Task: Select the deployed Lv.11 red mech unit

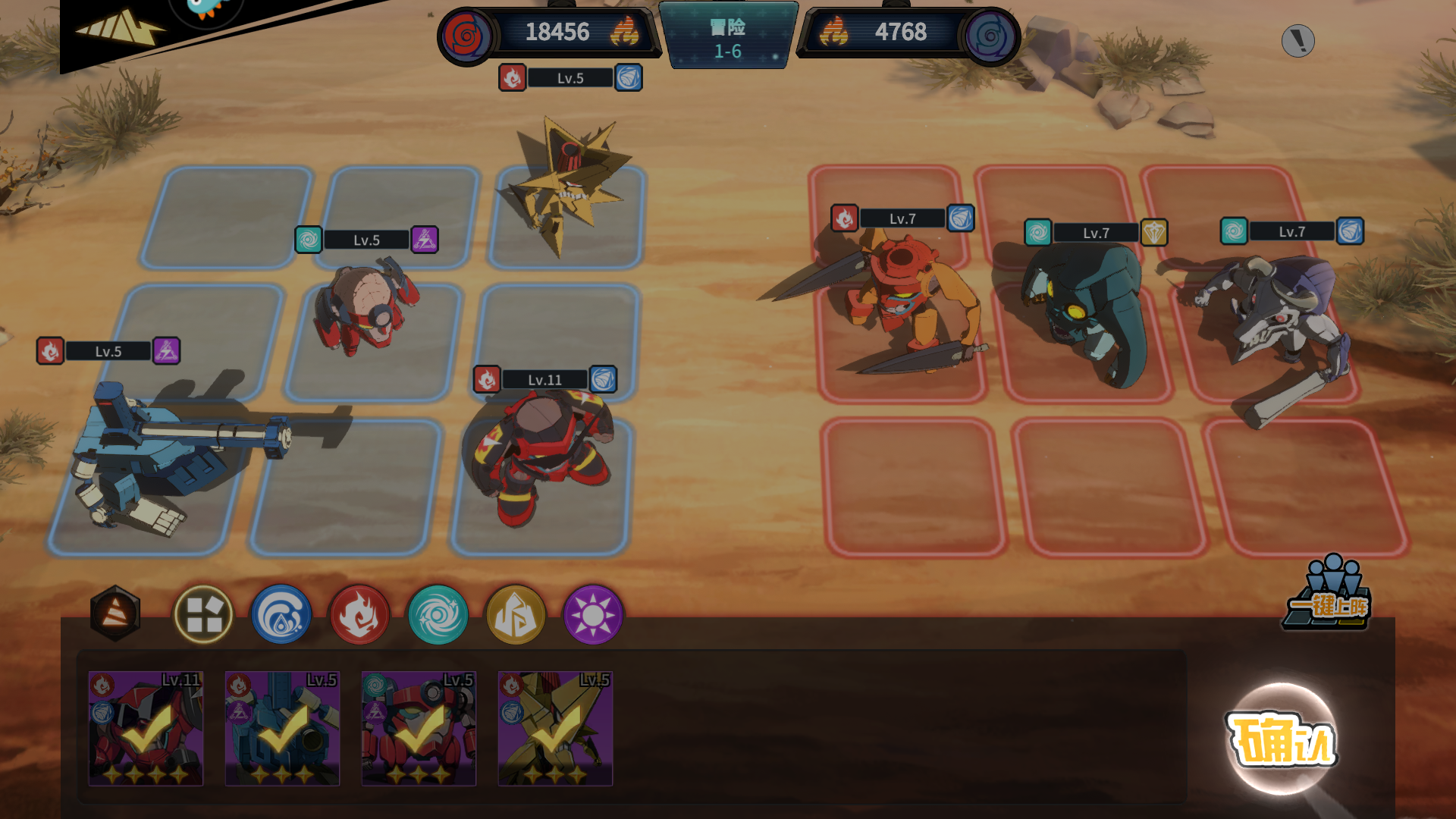Action: coord(540,455)
